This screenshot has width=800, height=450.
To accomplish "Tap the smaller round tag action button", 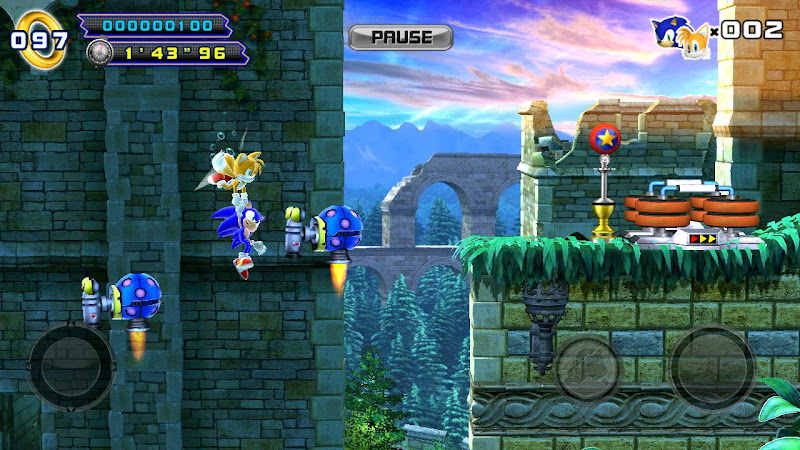I will point(588,370).
